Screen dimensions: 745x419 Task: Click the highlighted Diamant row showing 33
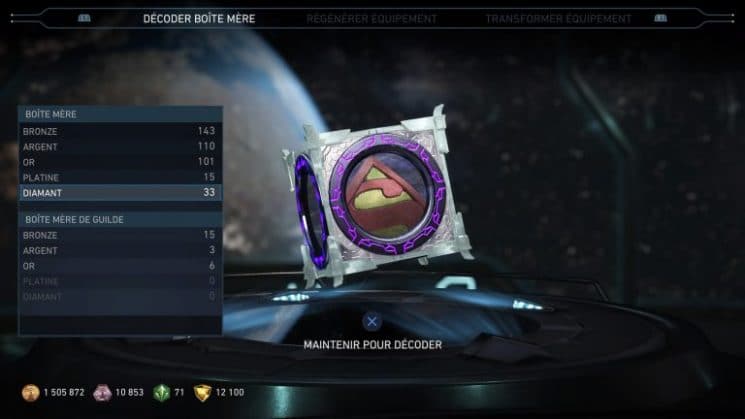pos(120,193)
